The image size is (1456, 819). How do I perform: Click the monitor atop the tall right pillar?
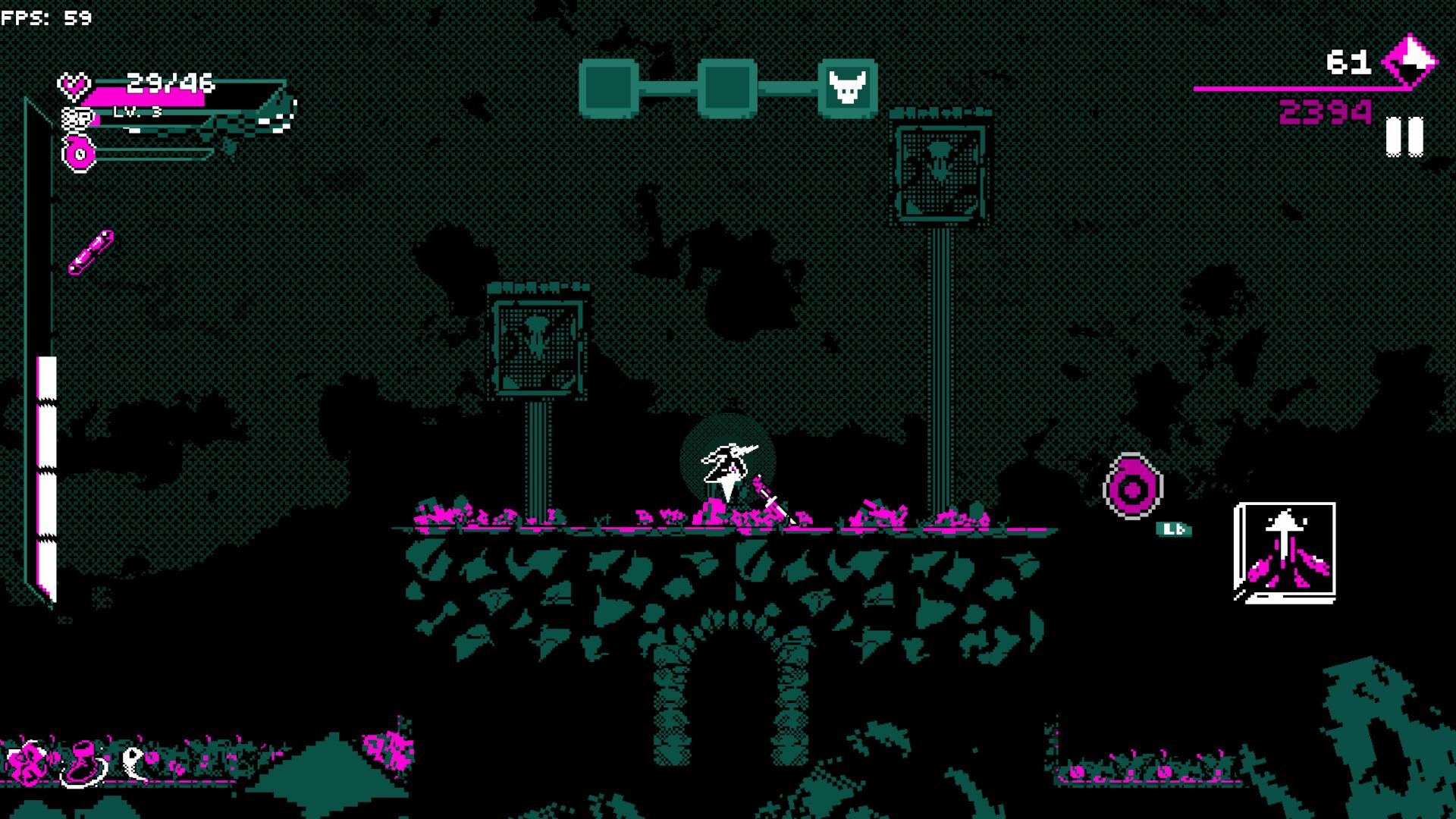coord(940,171)
